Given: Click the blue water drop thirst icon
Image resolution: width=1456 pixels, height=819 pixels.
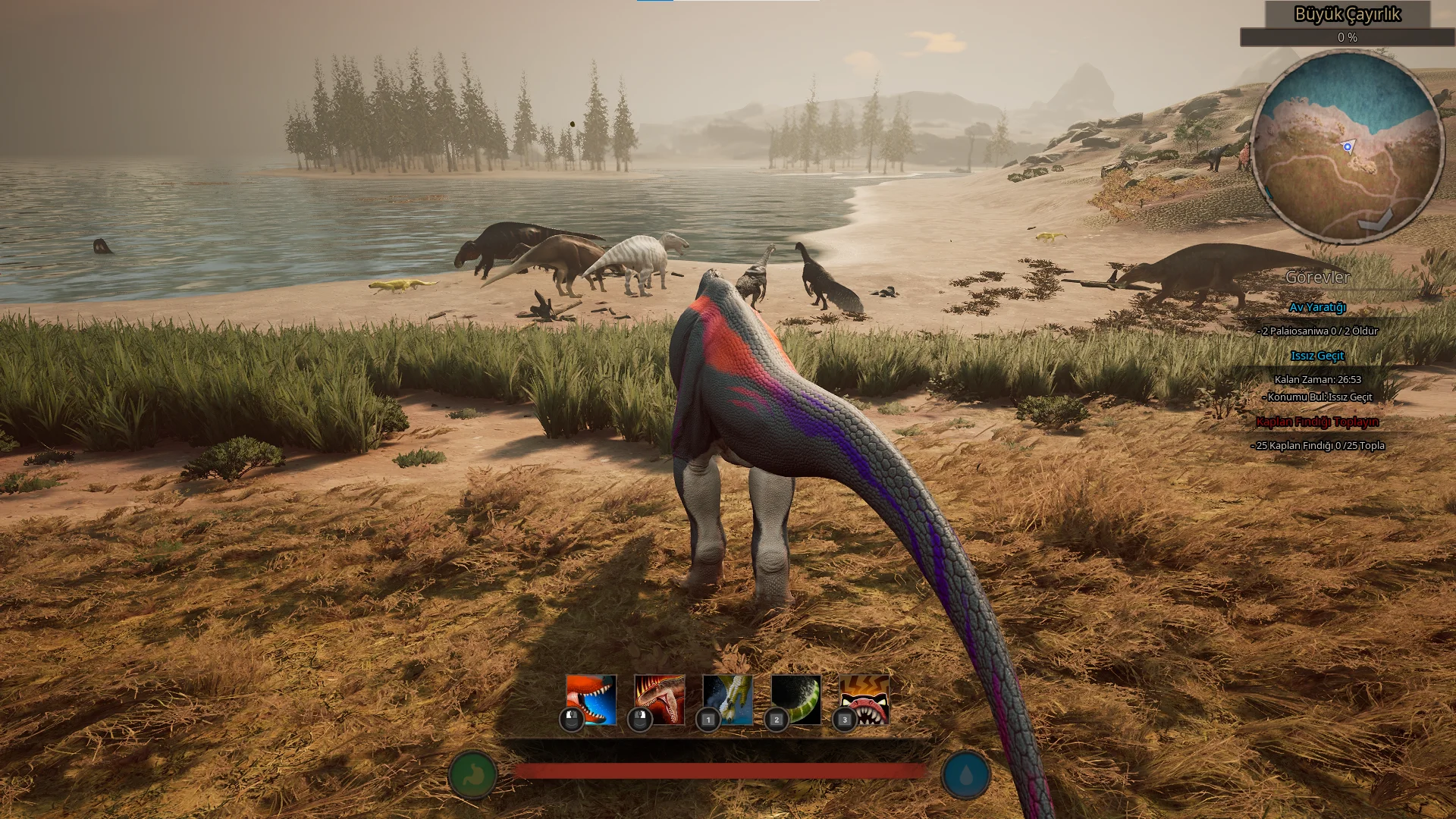Looking at the screenshot, I should [965, 775].
